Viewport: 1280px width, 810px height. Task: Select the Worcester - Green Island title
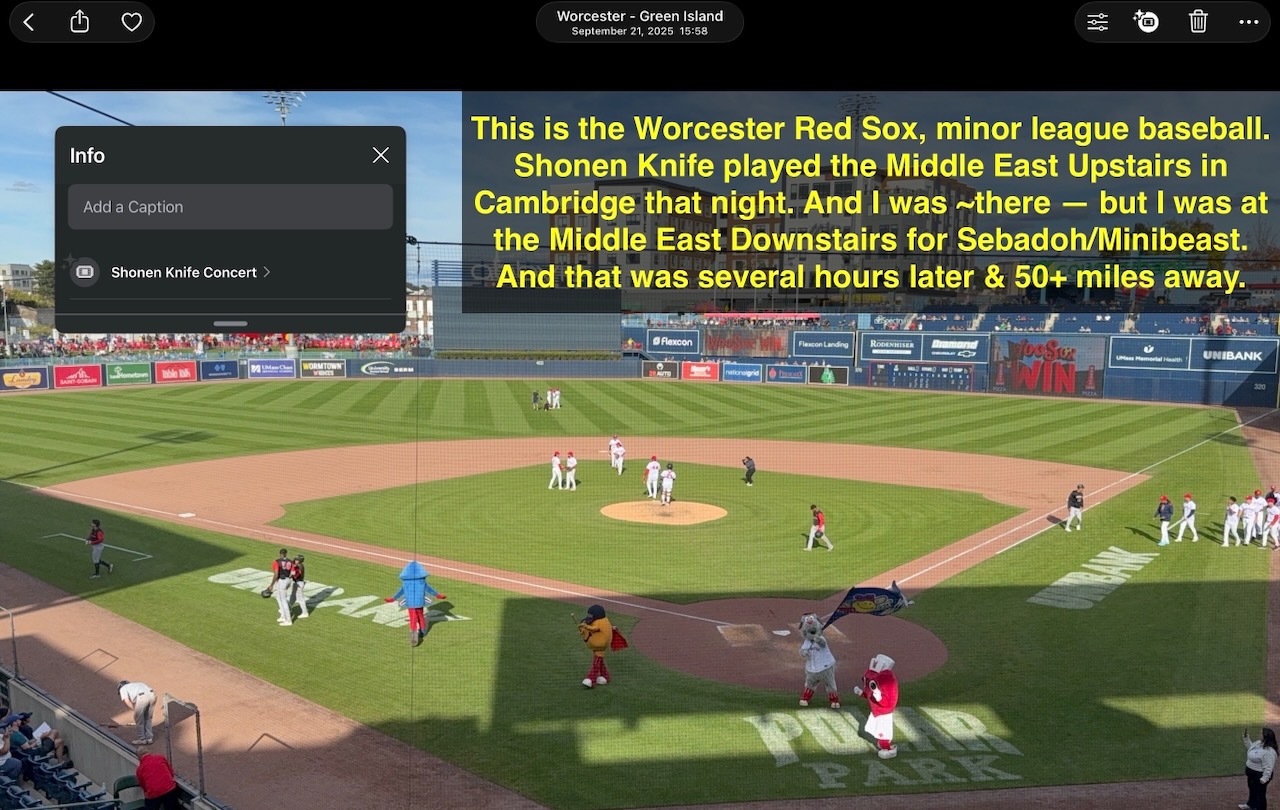pyautogui.click(x=639, y=15)
